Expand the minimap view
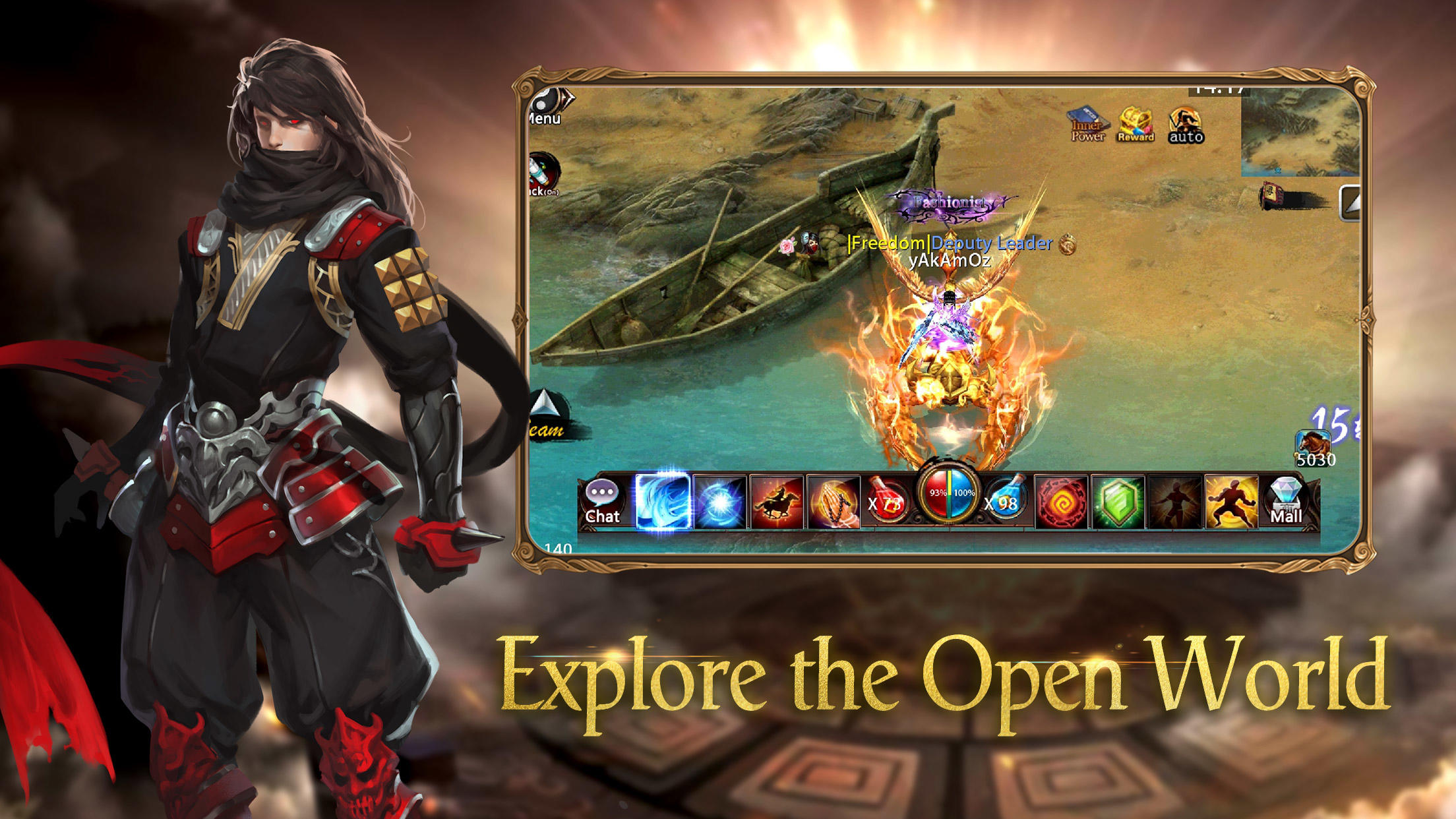 [x=1349, y=203]
